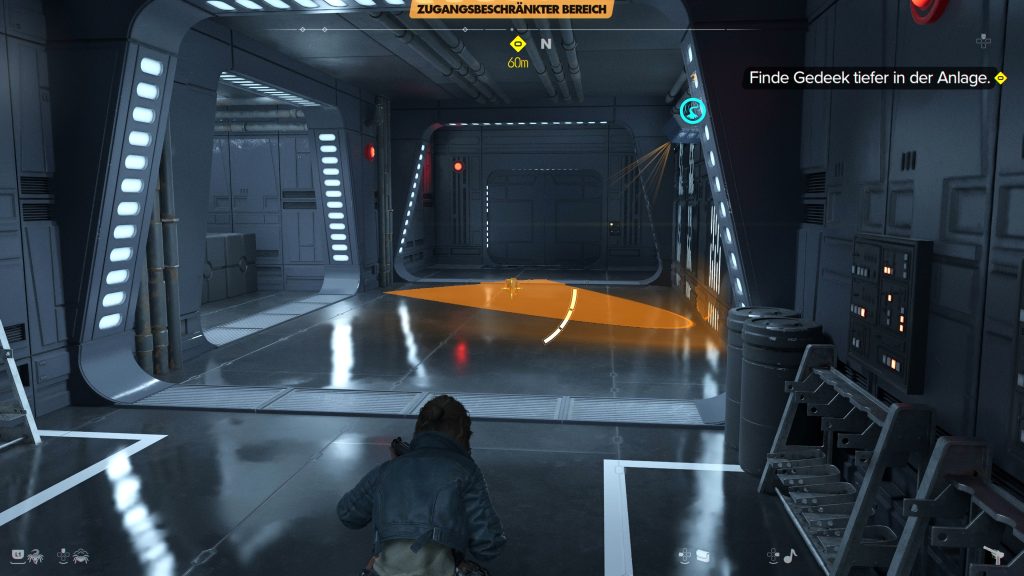
Task: Select the crouching Nix command icon
Action: pos(82,553)
